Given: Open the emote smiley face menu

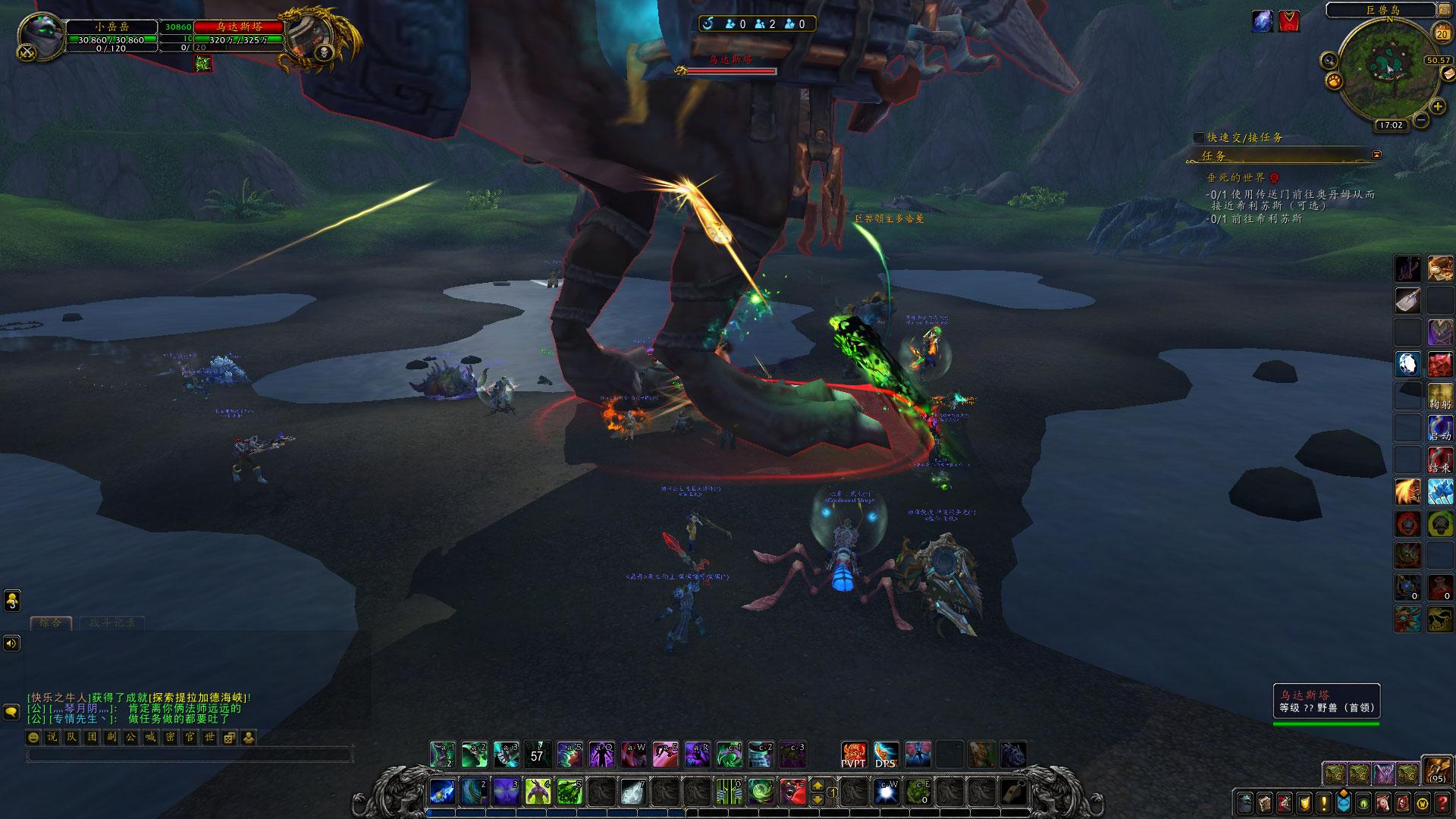Looking at the screenshot, I should [33, 737].
